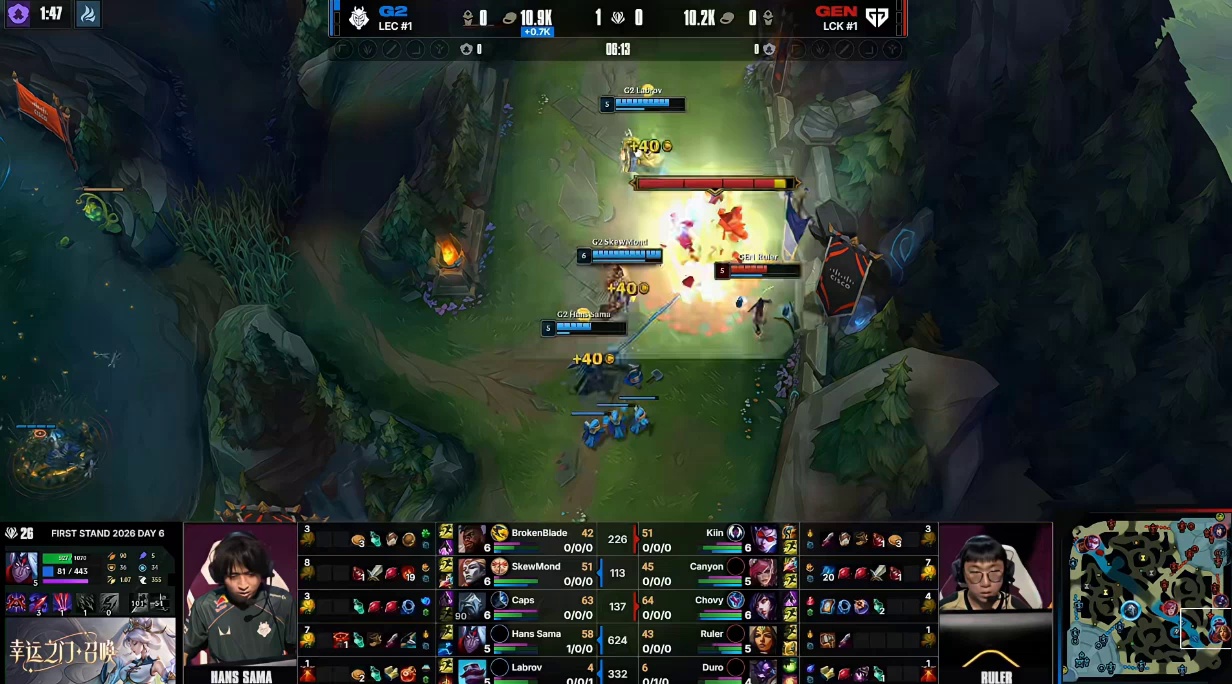Click the GEN team logo
Viewport: 1232px width, 684px height.
coord(877,18)
